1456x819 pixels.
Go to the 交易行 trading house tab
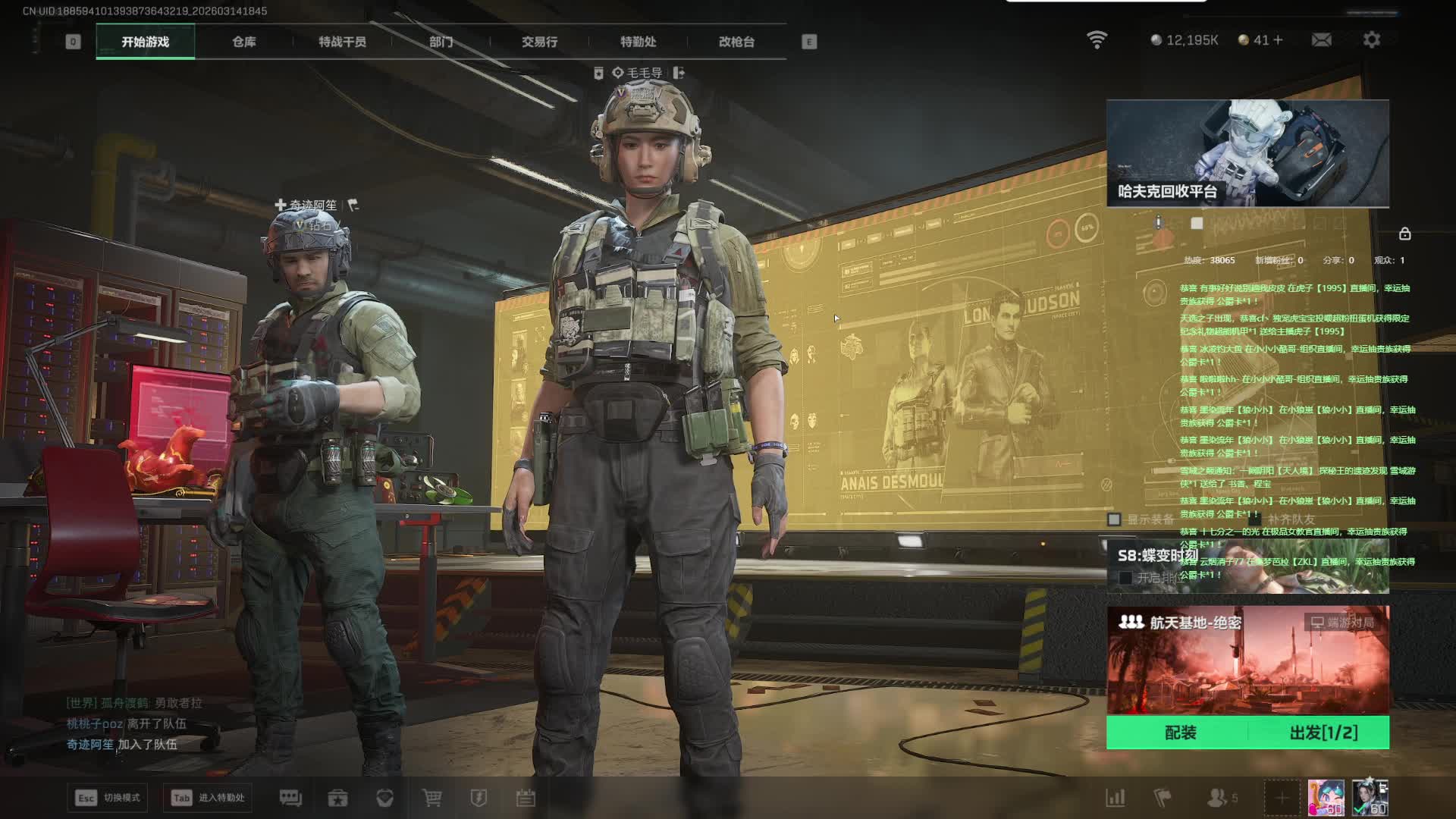[539, 42]
